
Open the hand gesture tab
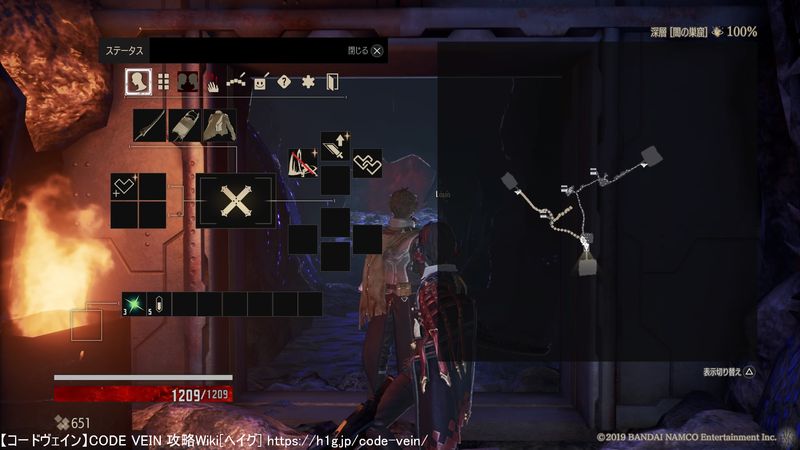click(x=212, y=83)
